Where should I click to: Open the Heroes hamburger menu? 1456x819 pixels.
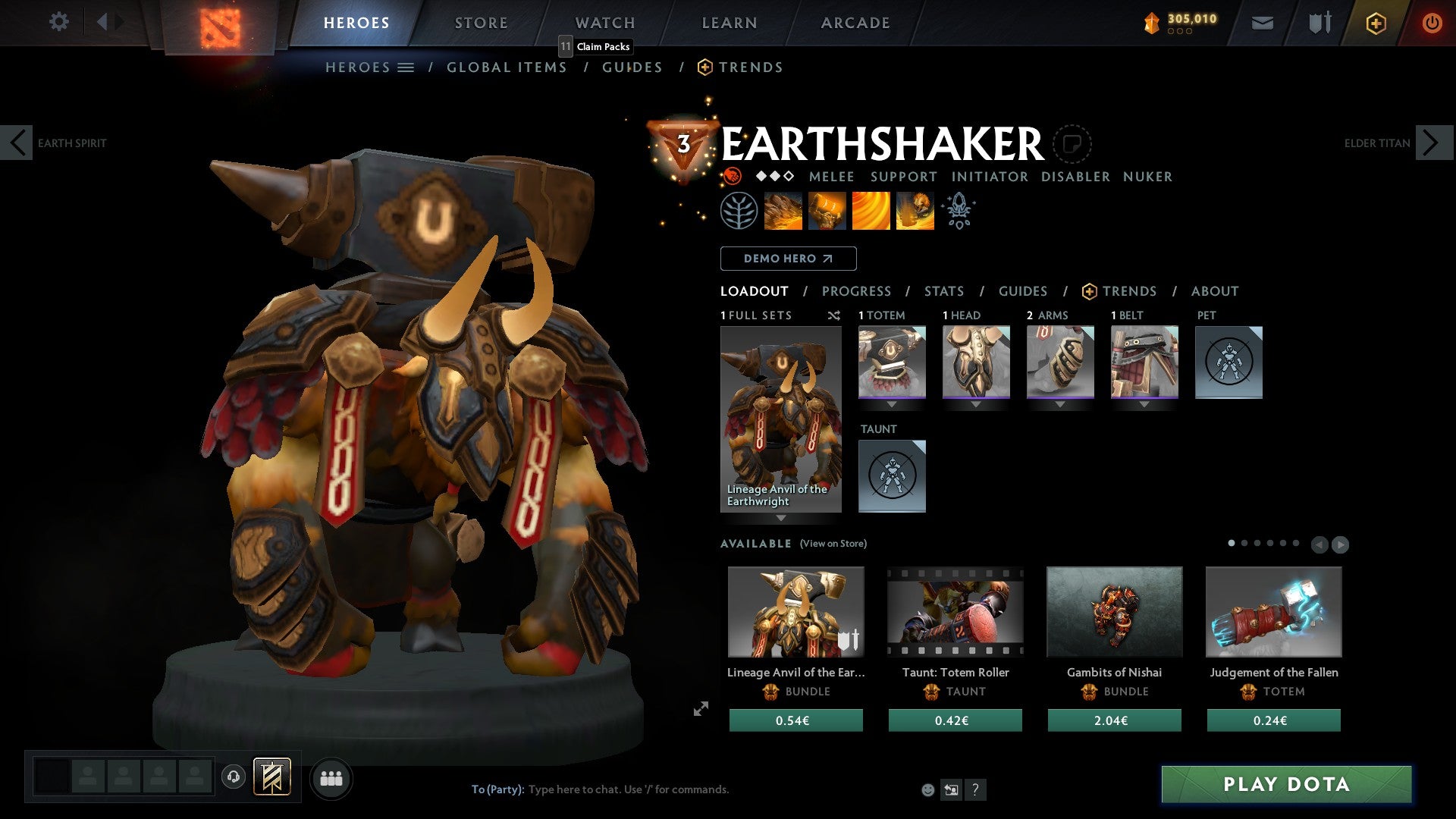coord(407,67)
